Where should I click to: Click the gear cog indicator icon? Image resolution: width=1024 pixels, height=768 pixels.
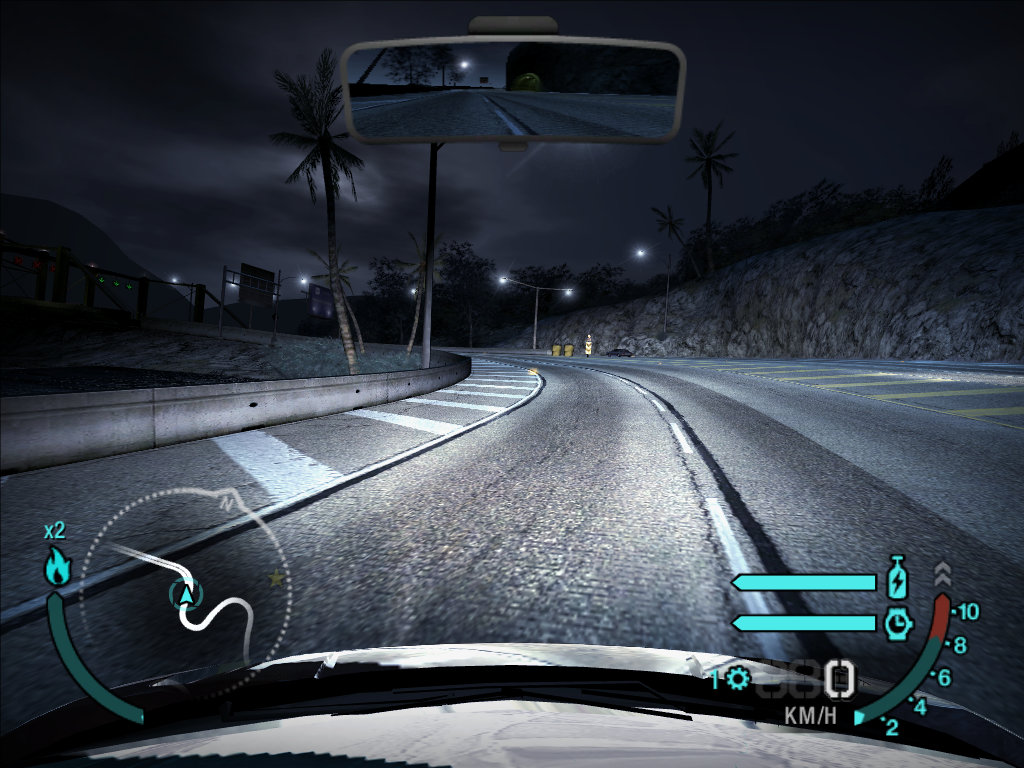[738, 680]
